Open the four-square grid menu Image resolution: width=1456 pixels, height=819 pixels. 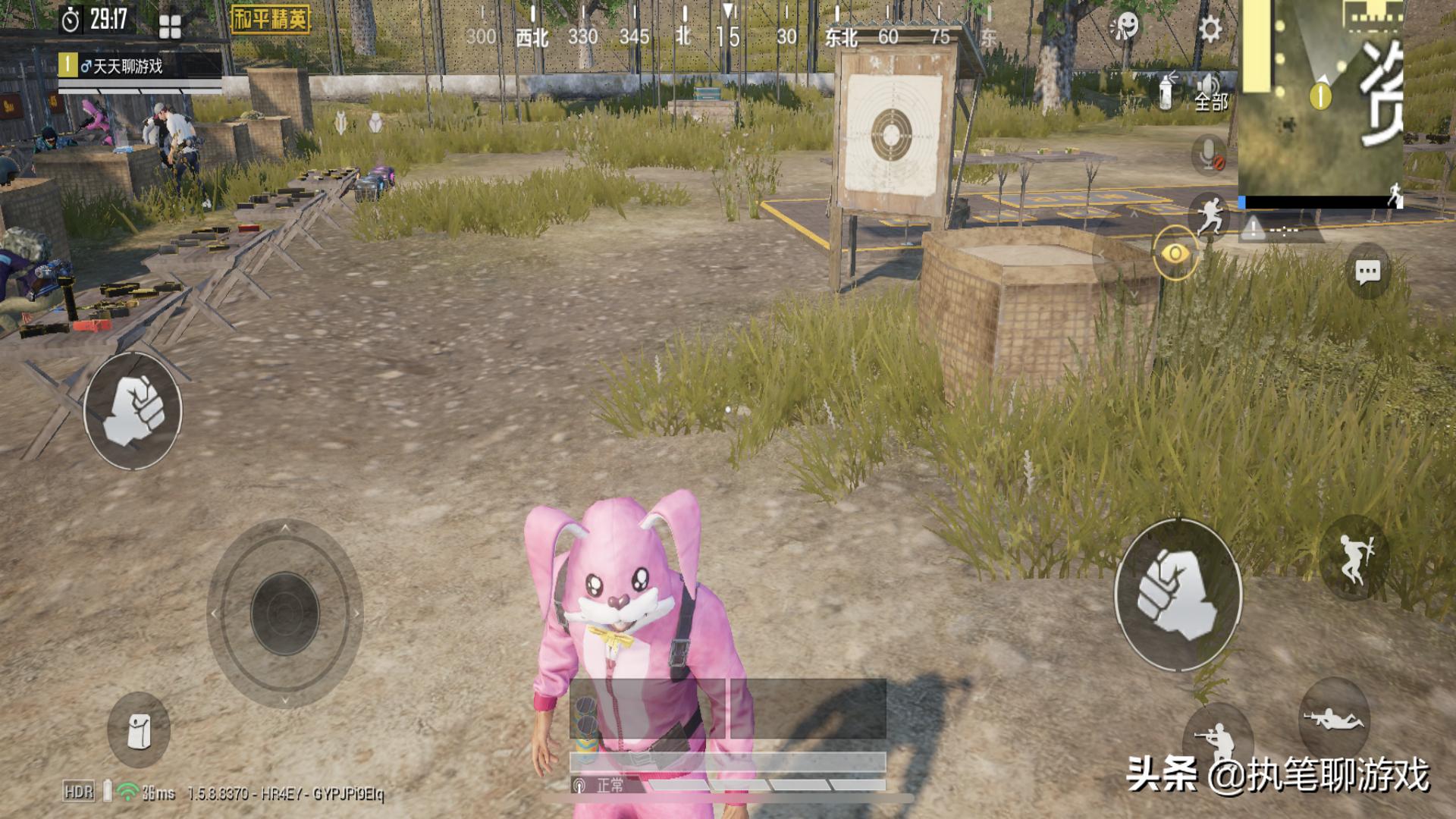pyautogui.click(x=170, y=27)
